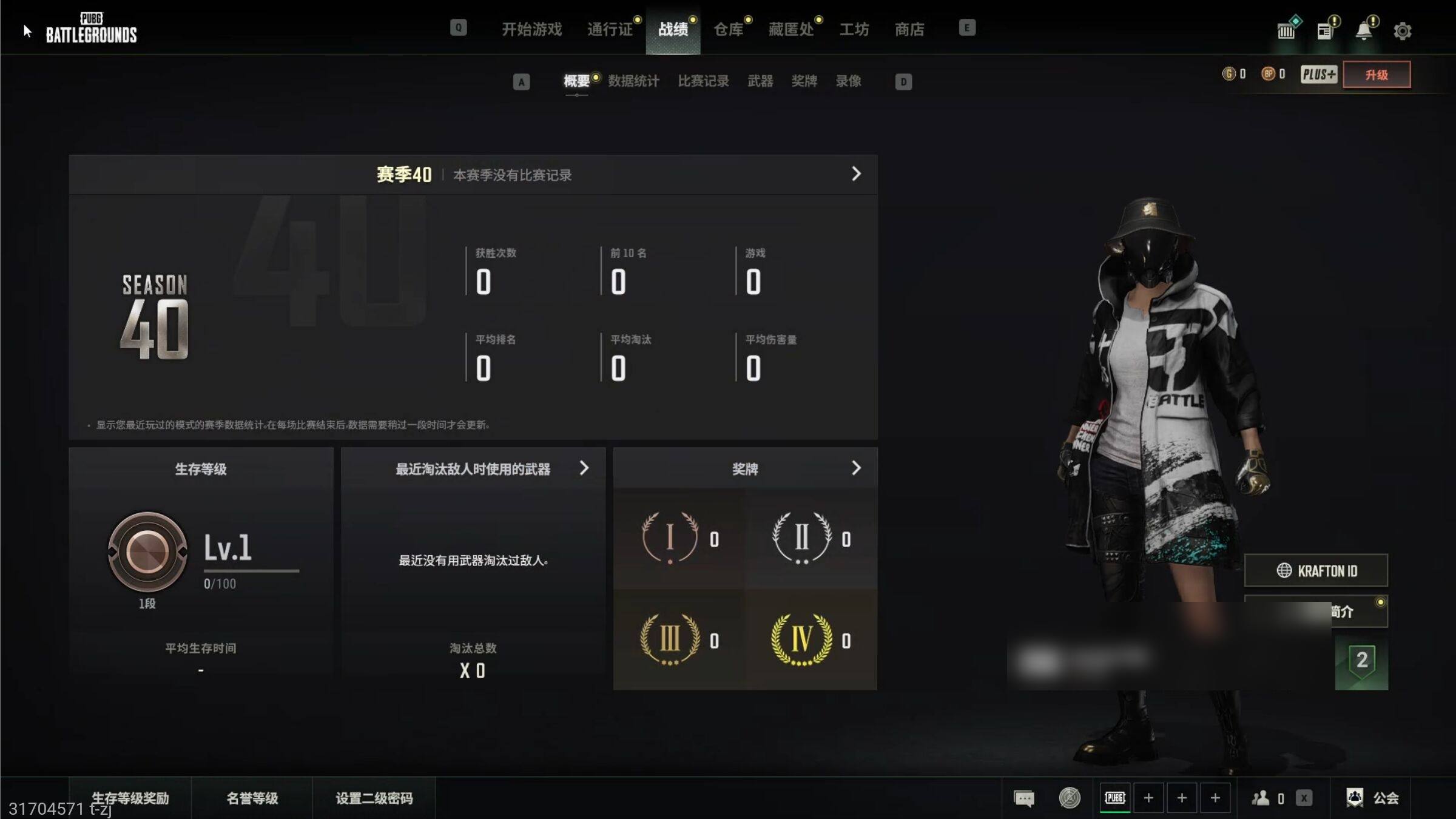This screenshot has height=819, width=1456.
Task: View the 比赛记录 match history sub-tab
Action: coord(703,81)
